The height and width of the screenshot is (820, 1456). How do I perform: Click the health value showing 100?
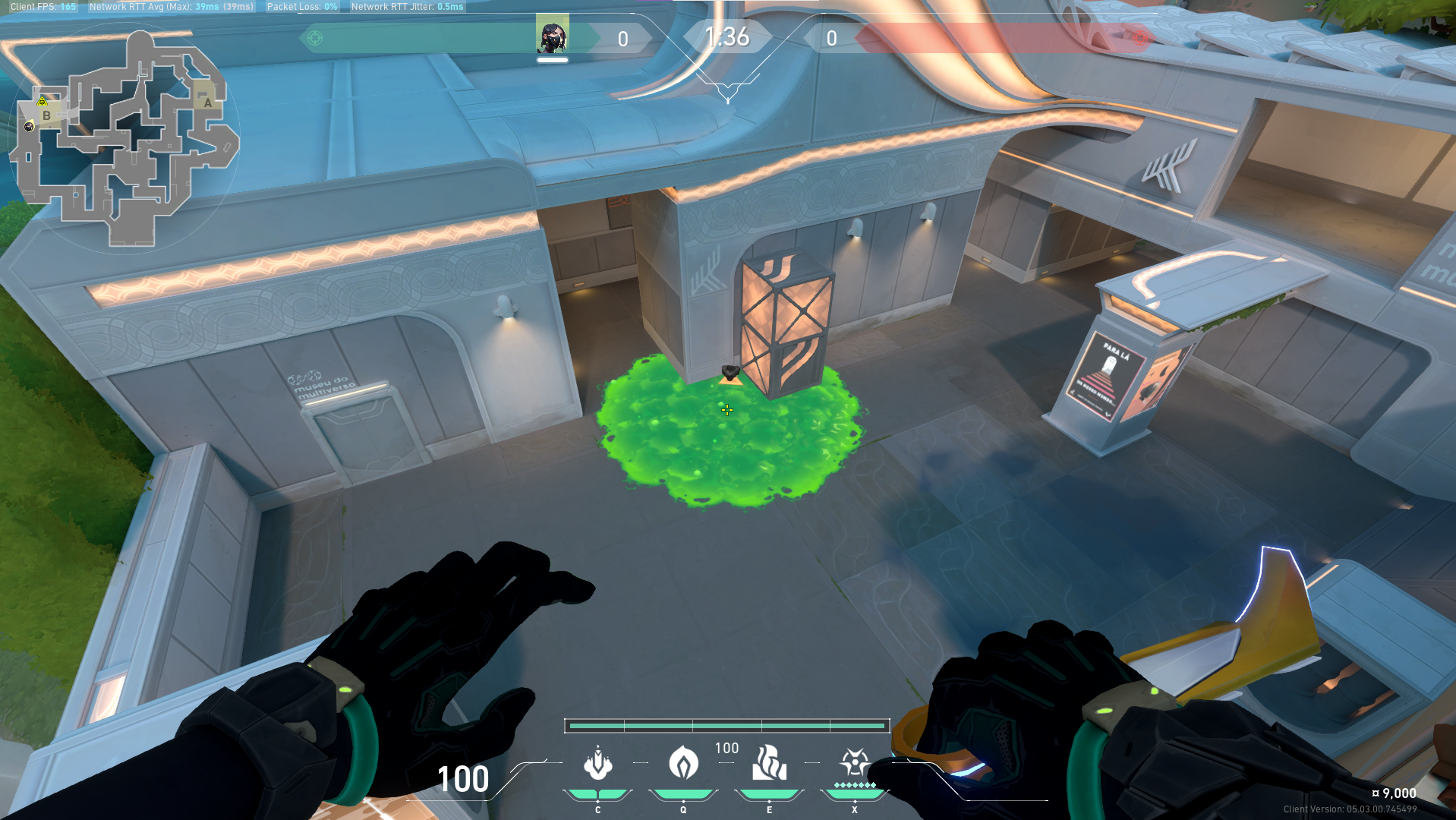coord(463,780)
